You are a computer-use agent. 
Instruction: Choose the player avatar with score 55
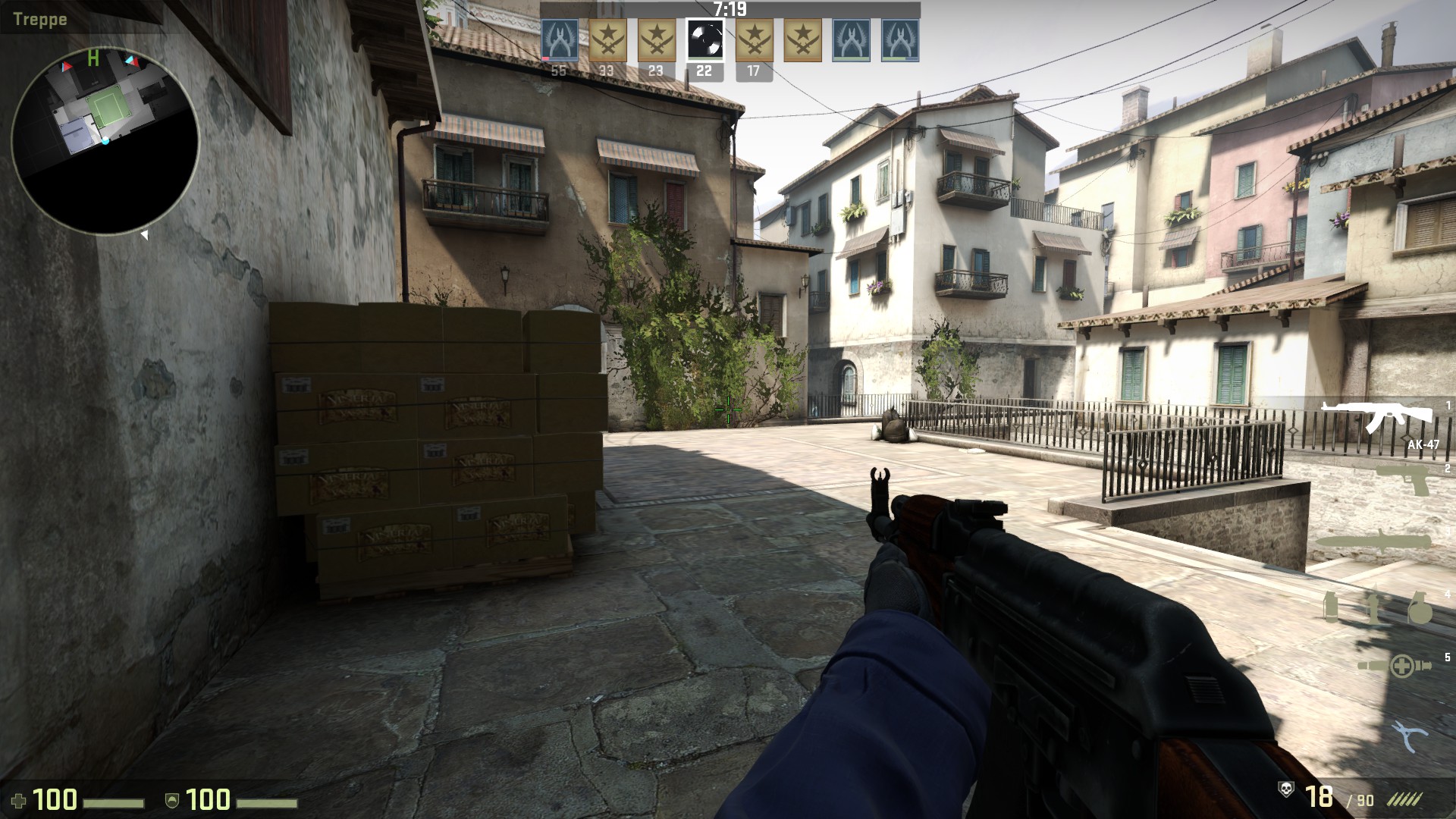[559, 40]
